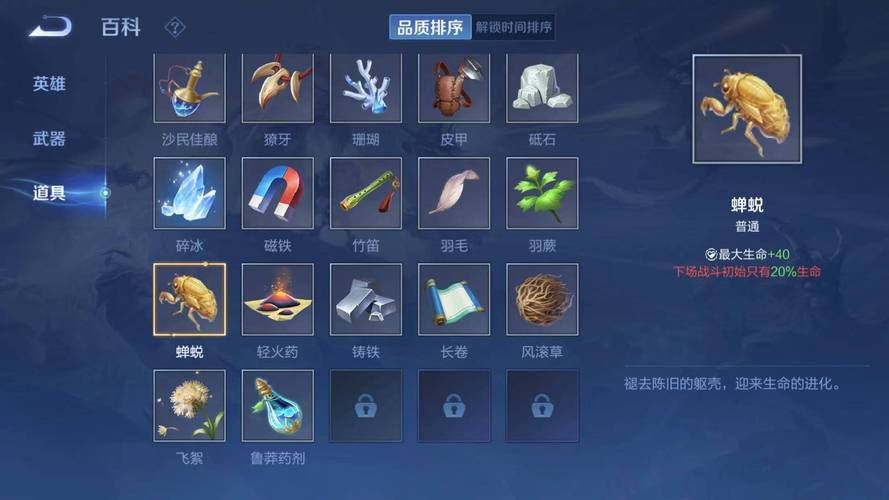Choose the 道具 category
Image resolution: width=889 pixels, height=500 pixels.
(49, 193)
